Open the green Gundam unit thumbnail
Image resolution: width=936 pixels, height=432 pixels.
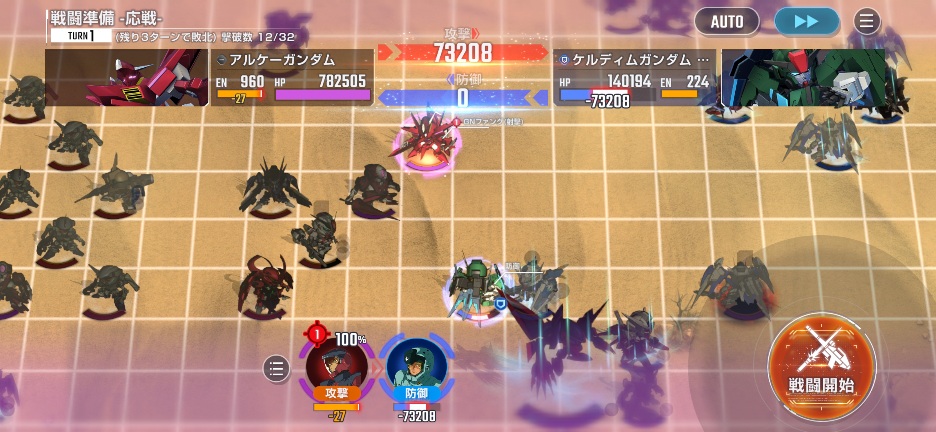pos(803,78)
